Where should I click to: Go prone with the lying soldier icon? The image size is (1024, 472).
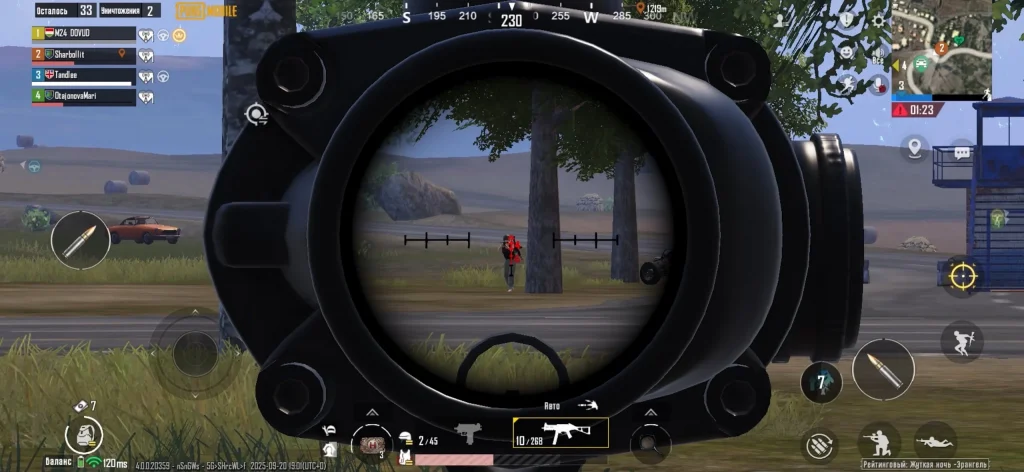(x=934, y=441)
